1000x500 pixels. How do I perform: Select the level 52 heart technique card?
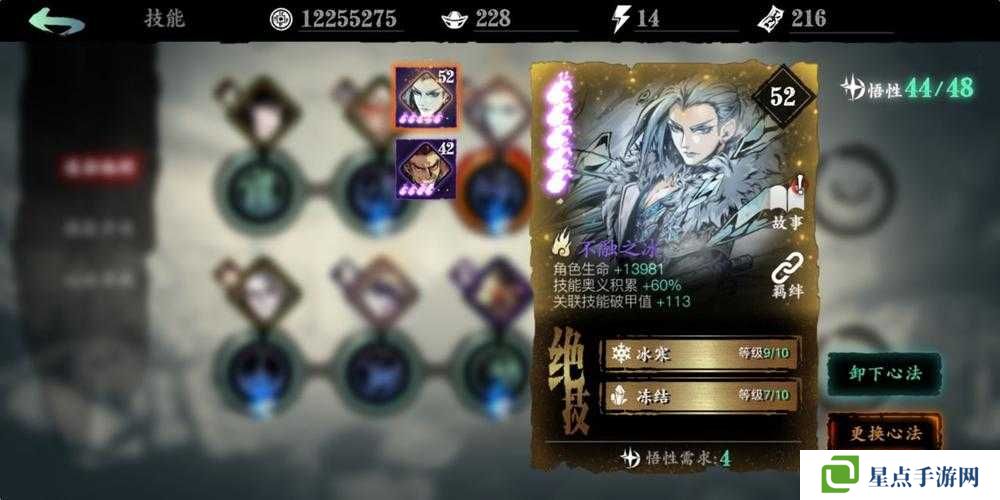click(x=425, y=96)
